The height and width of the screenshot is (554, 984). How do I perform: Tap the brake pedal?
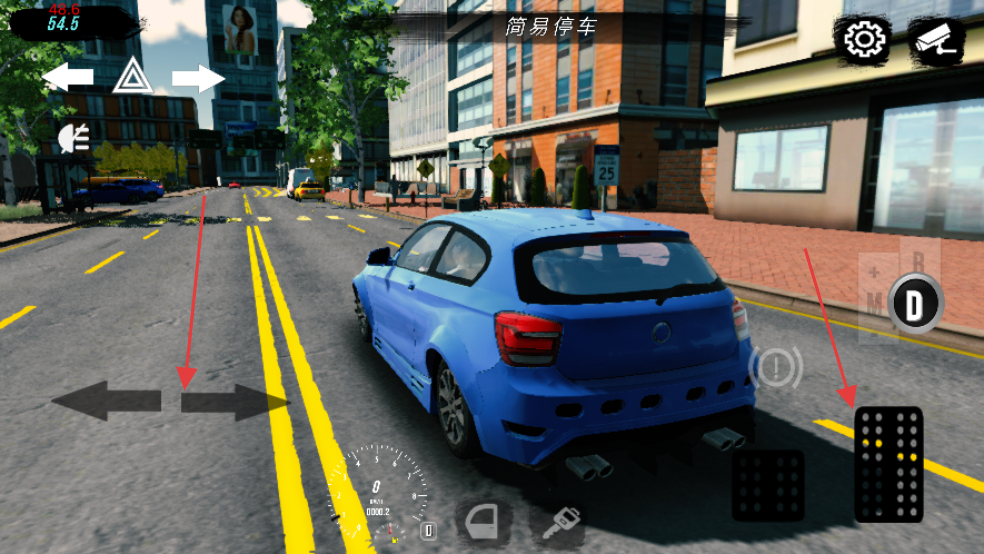[767, 485]
